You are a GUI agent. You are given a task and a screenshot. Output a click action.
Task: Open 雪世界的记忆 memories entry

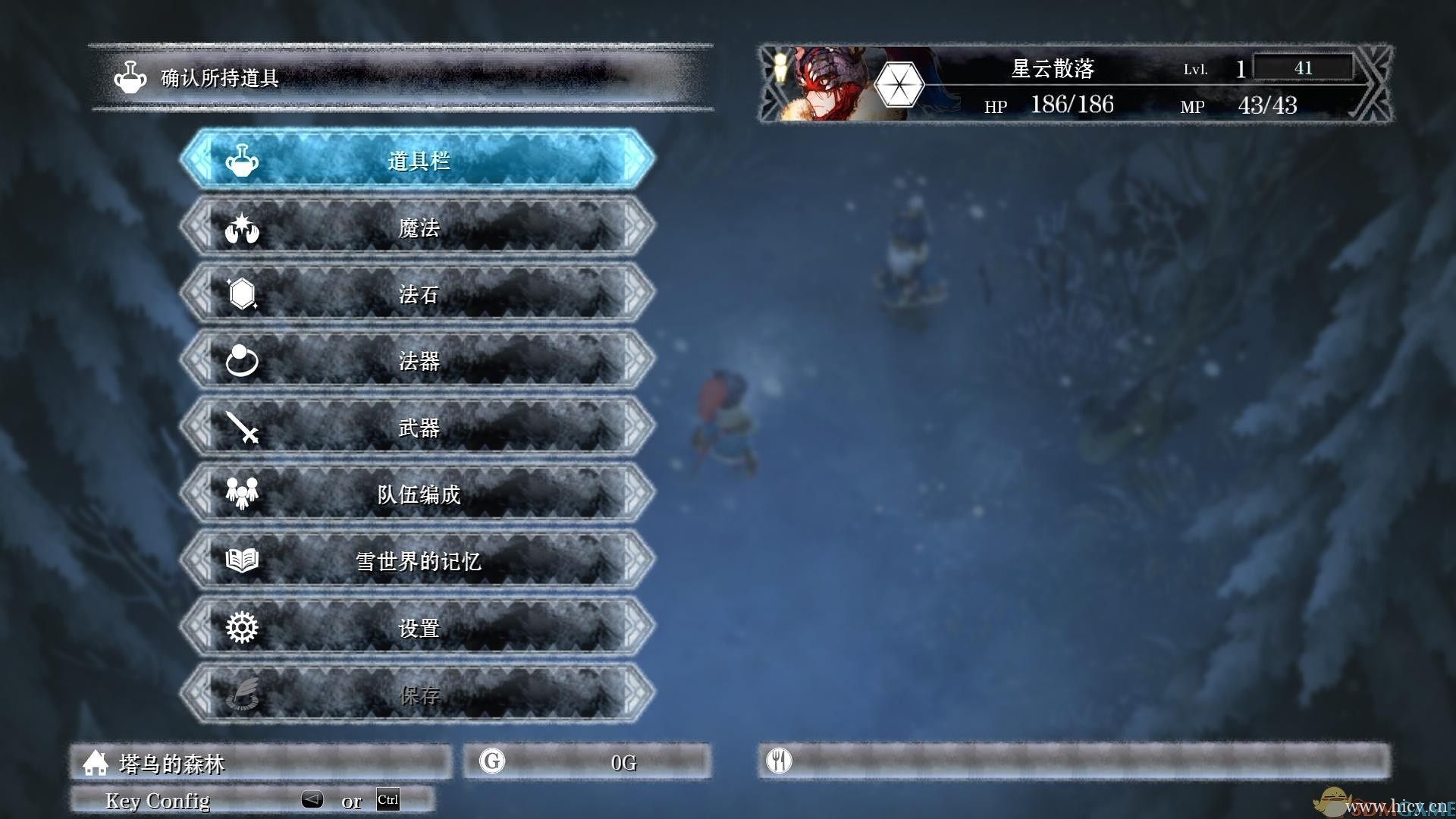418,560
